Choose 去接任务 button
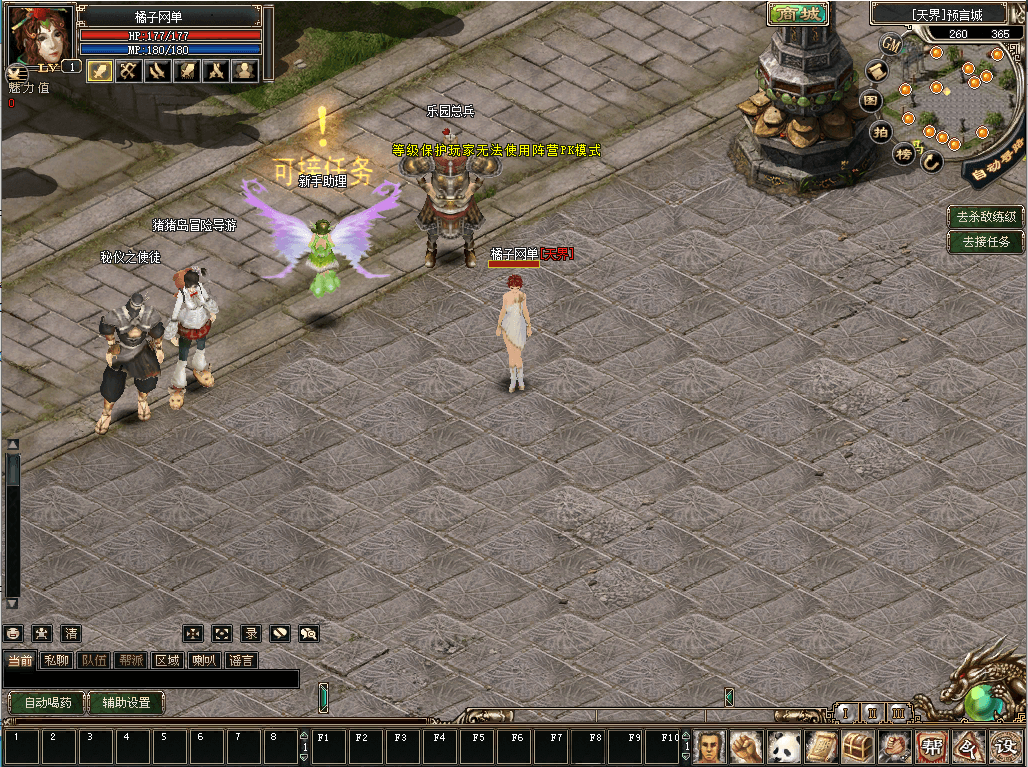Viewport: 1028px width, 767px height. click(x=986, y=241)
